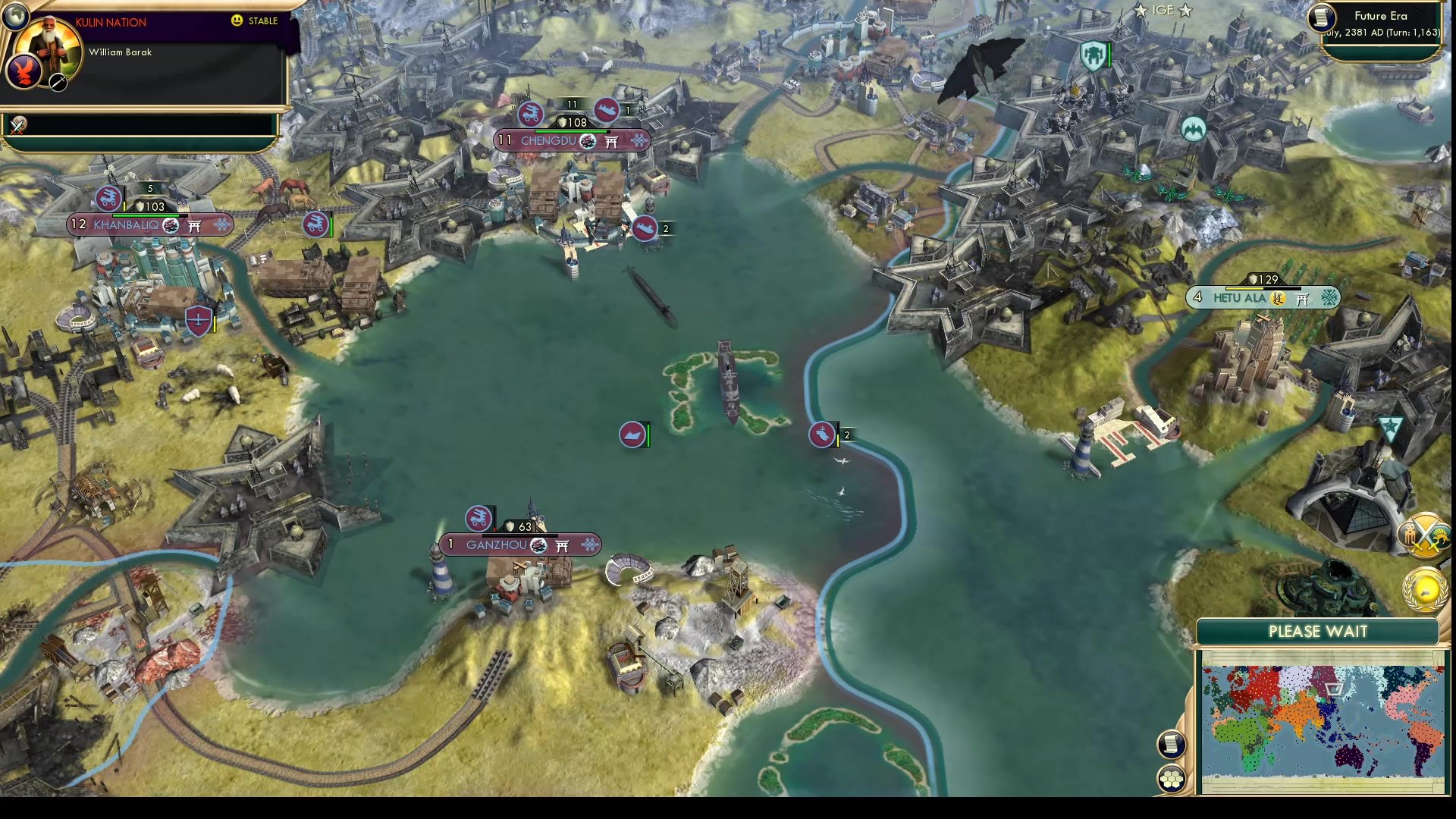Open the notification log scroll icon above minimap

[1171, 743]
